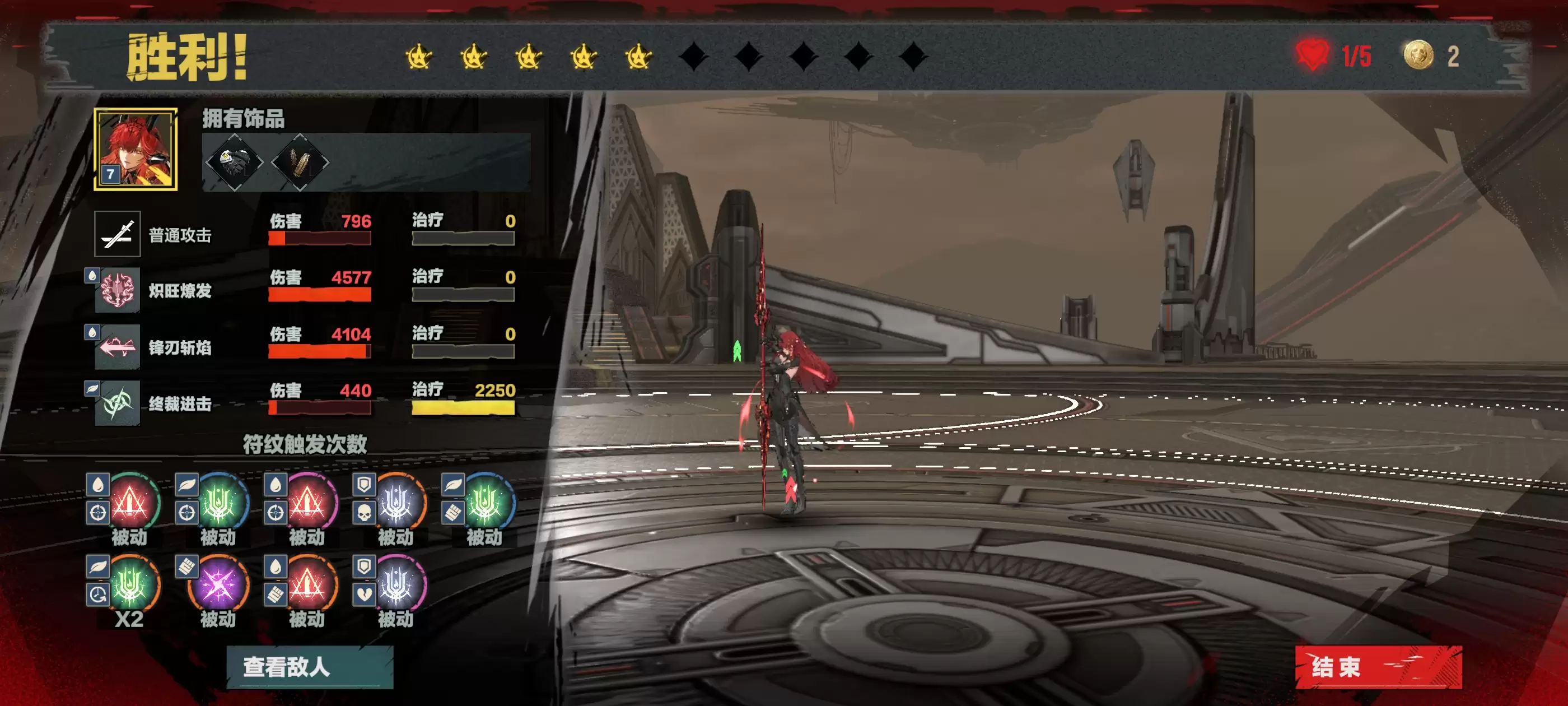Select the rune with shield and heart badges

click(396, 585)
